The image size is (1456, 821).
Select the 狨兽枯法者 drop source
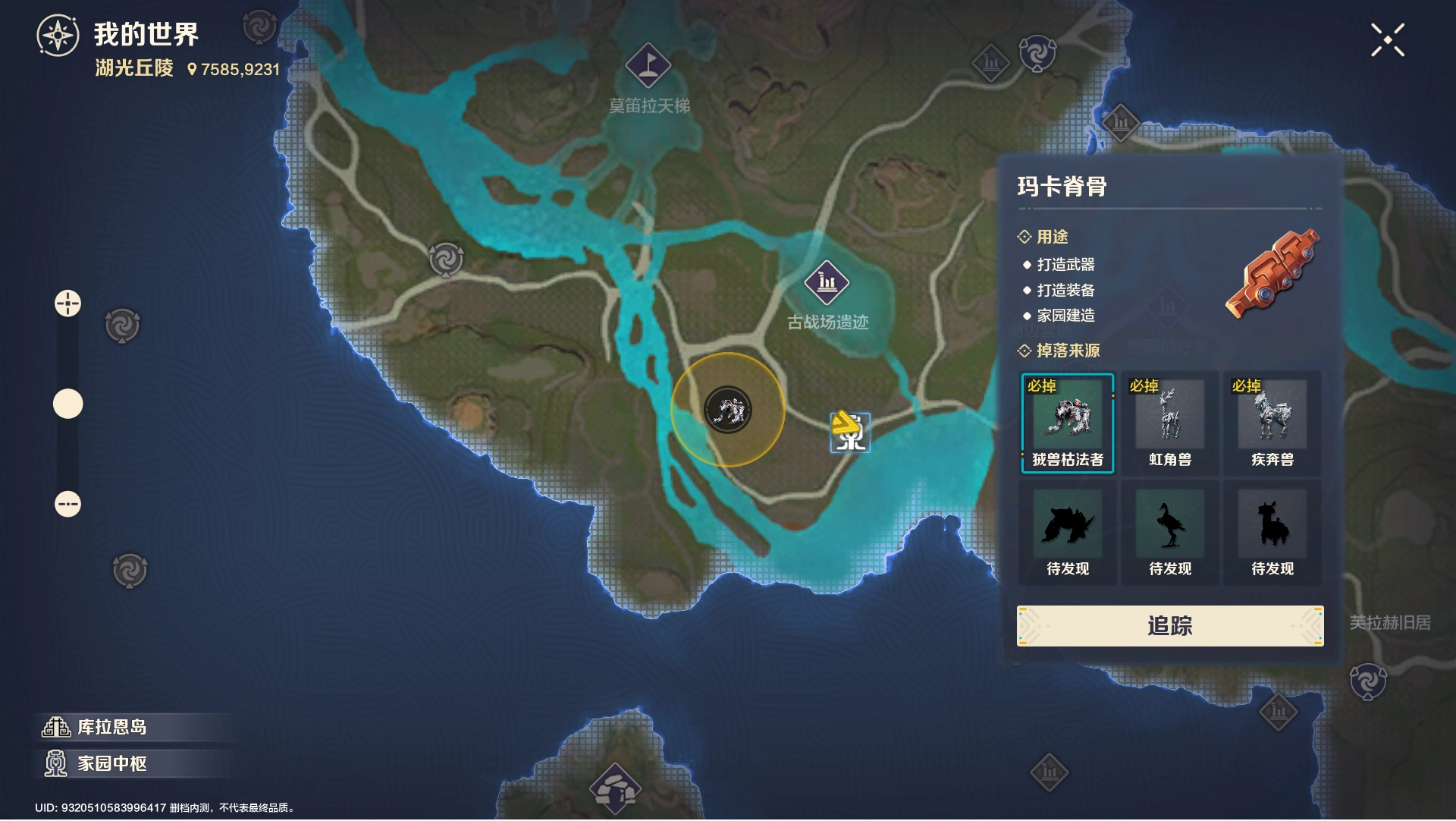click(x=1067, y=423)
